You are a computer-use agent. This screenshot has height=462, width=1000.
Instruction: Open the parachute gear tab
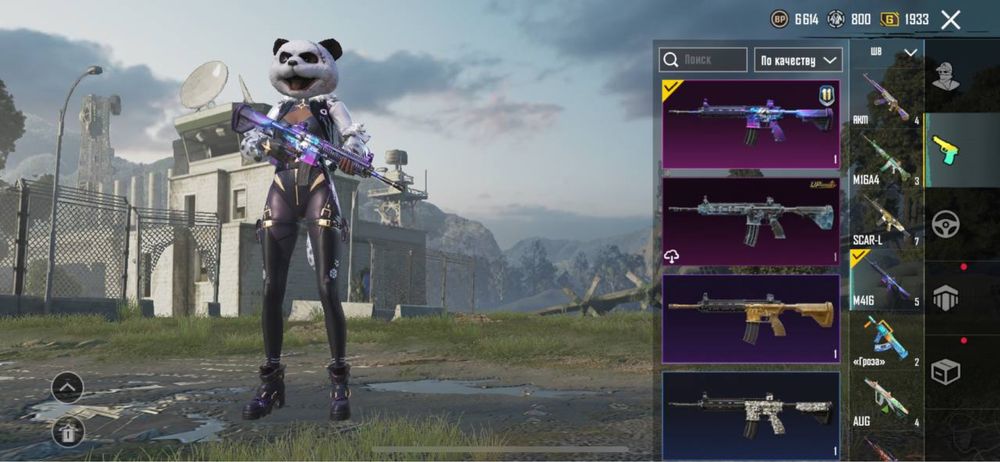(946, 297)
